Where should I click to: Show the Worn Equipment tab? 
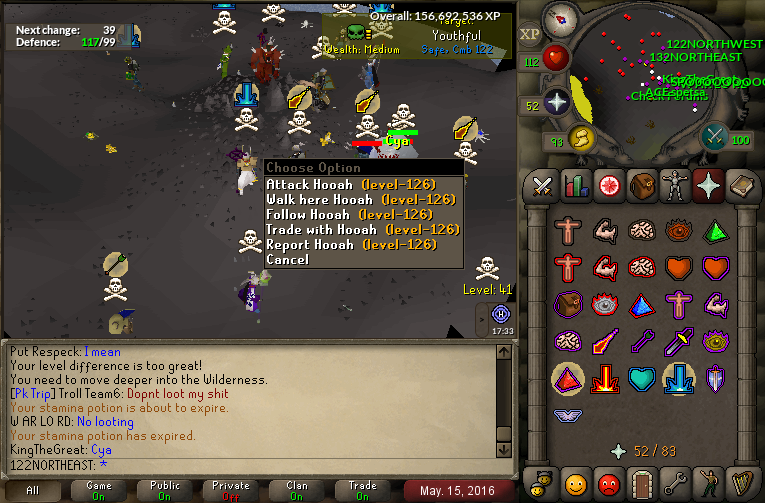[x=673, y=186]
